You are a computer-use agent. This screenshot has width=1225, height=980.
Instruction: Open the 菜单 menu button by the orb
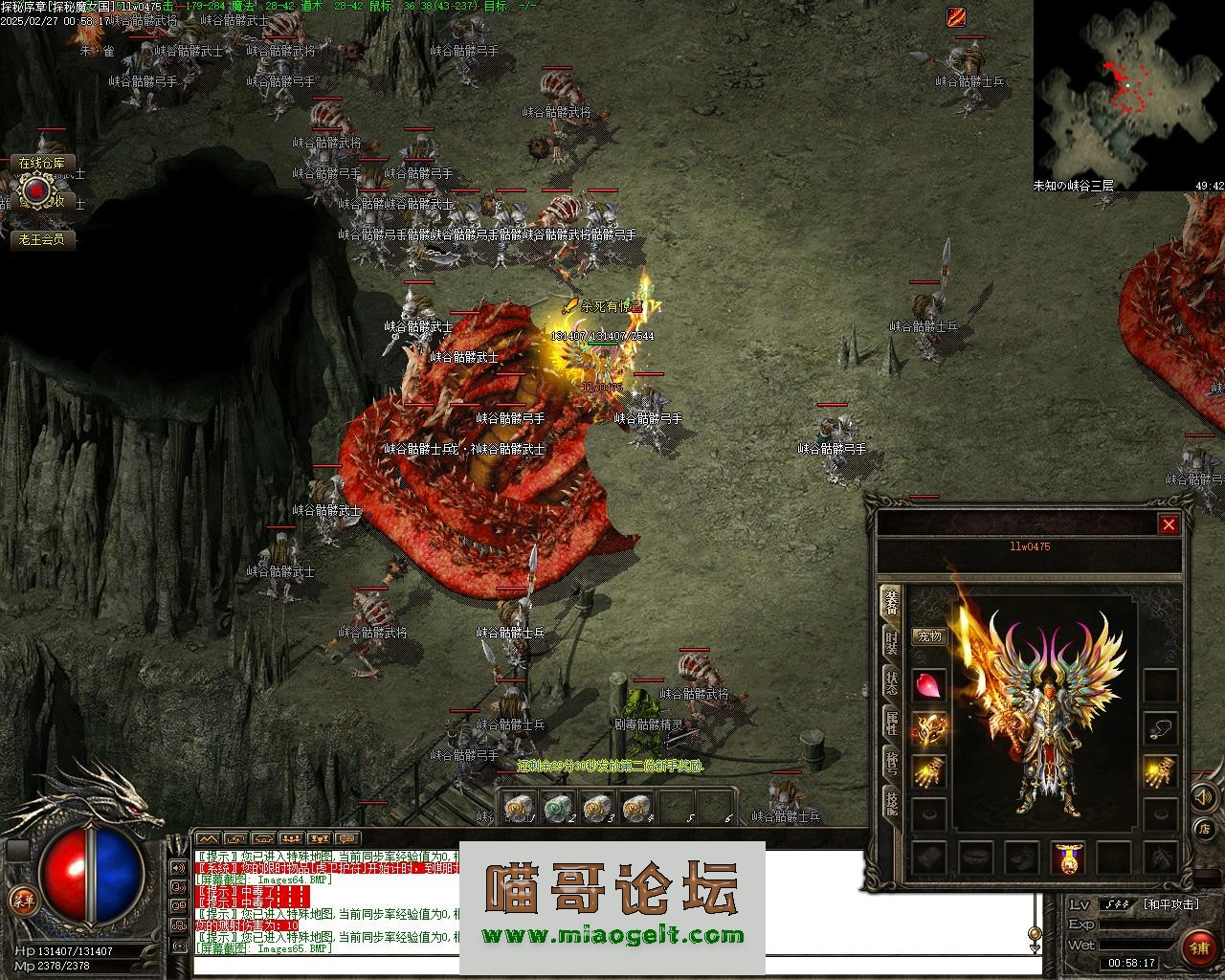pos(21,901)
